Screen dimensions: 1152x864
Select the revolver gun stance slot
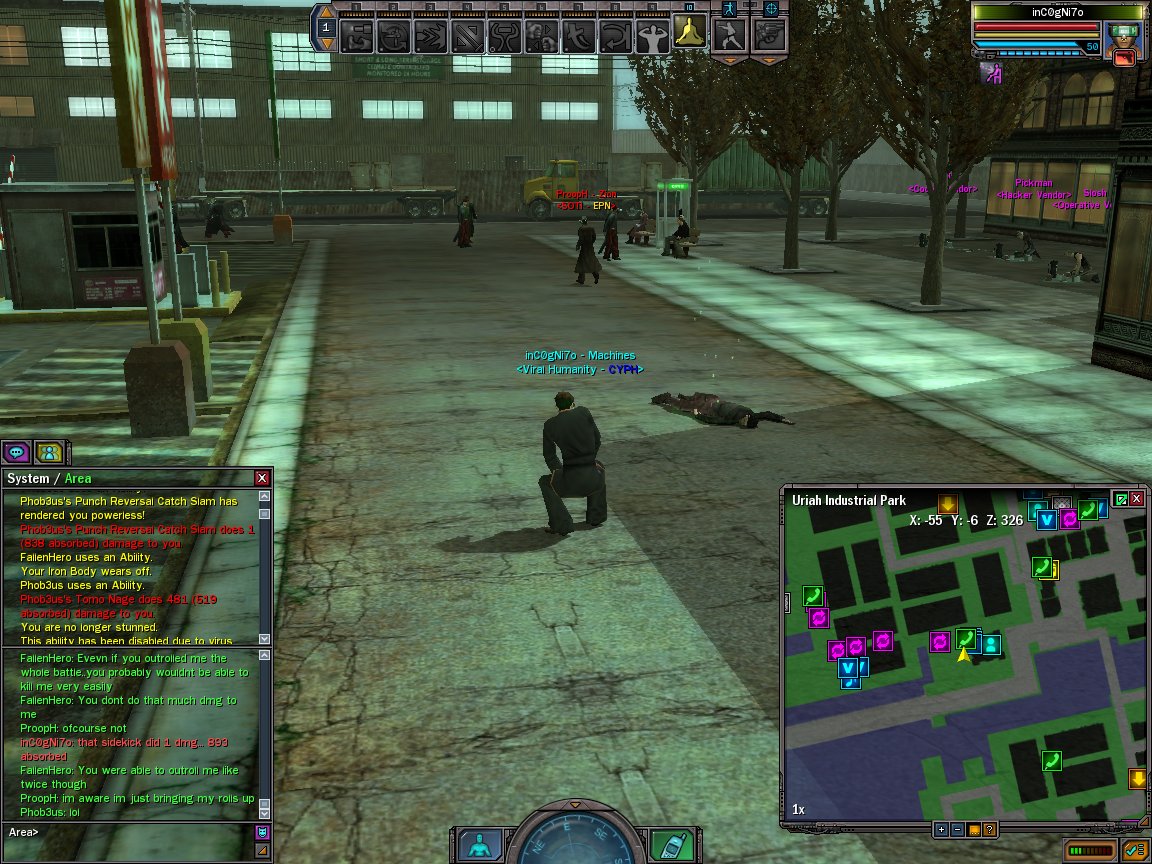point(769,36)
